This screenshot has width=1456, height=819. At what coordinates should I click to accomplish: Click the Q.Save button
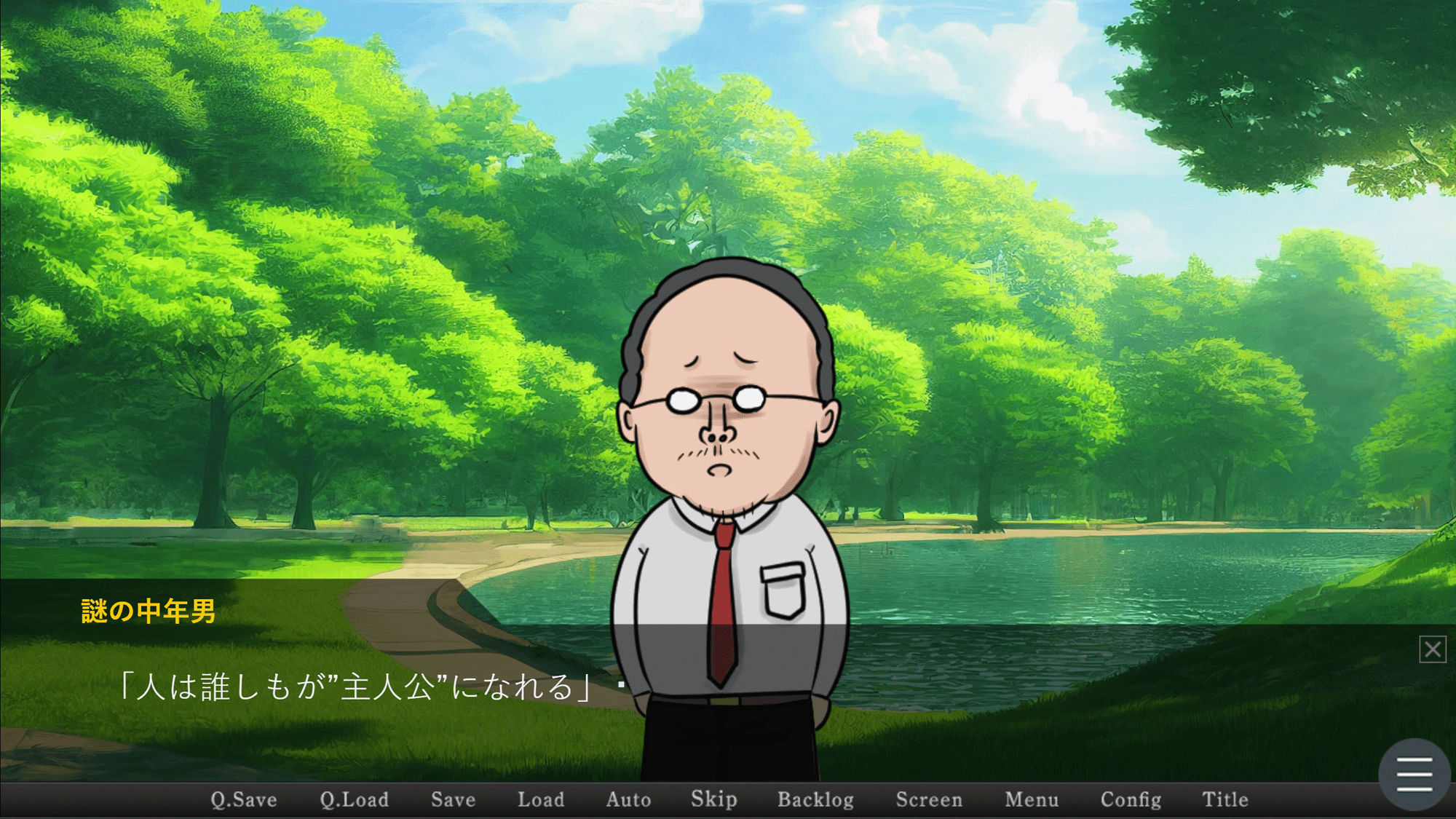point(244,799)
